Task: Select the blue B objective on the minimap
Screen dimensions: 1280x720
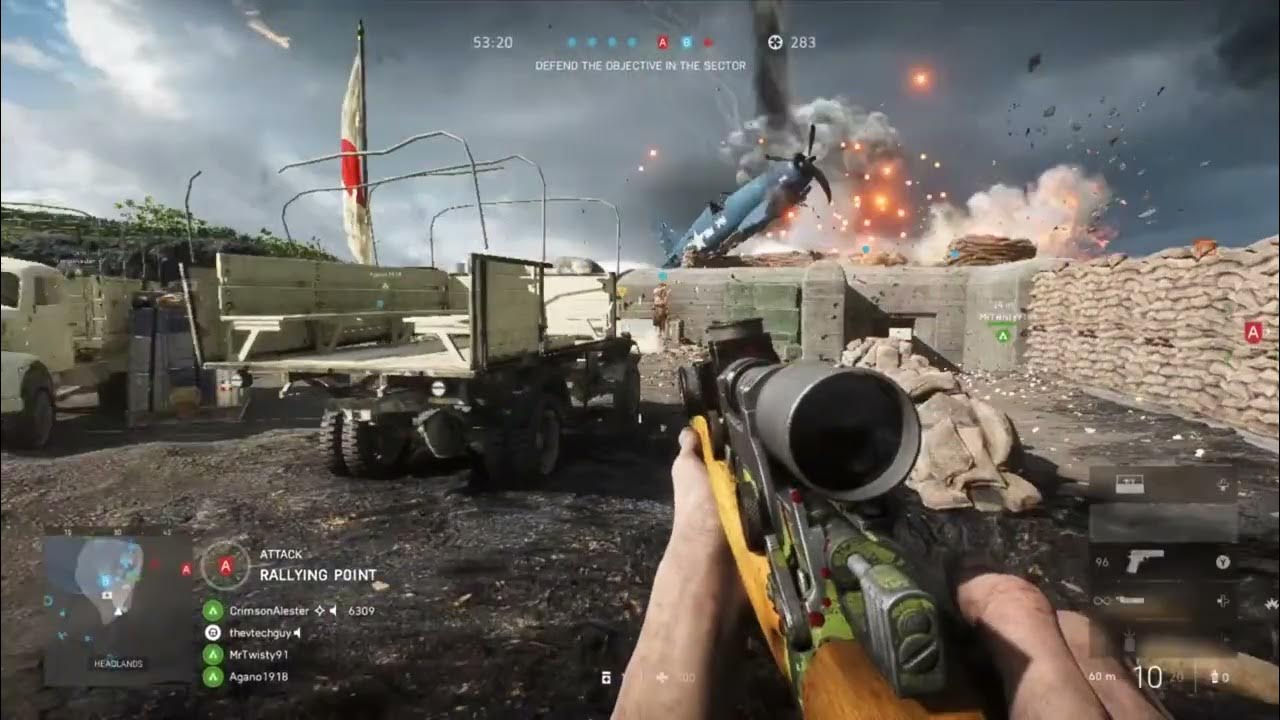Action: click(103, 580)
